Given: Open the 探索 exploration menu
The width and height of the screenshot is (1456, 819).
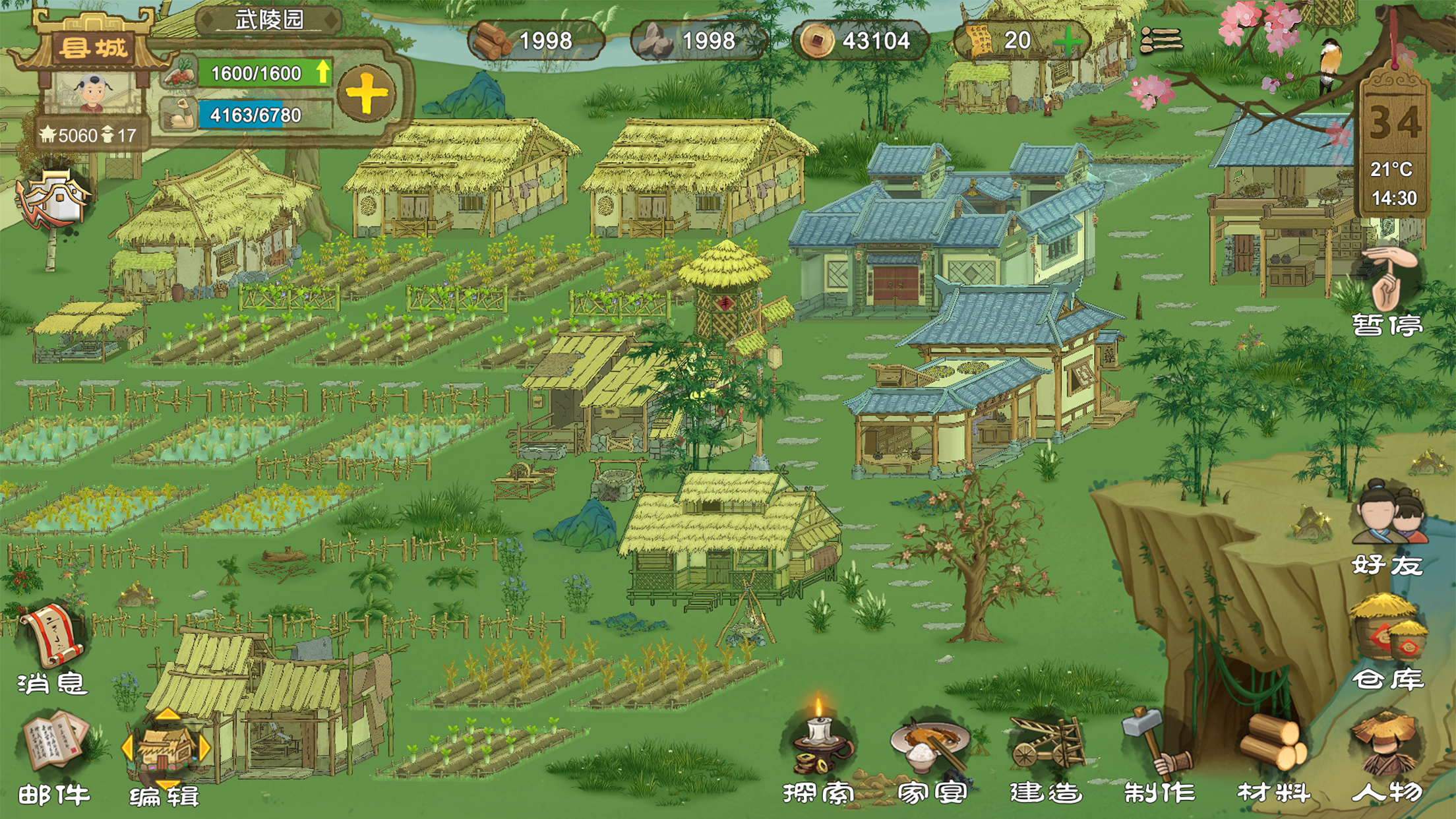Looking at the screenshot, I should (819, 752).
